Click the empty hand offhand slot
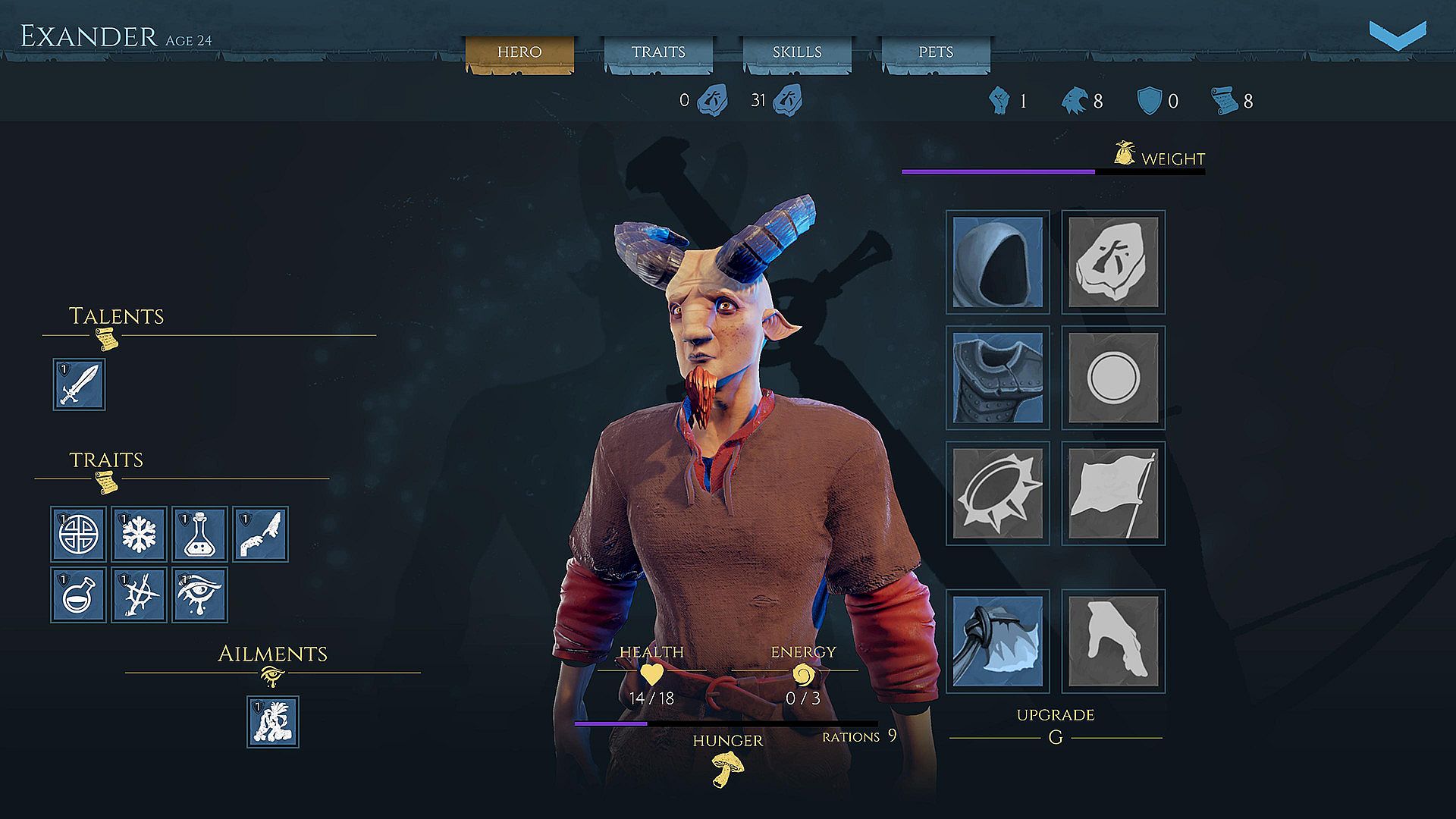Screen dimensions: 1456x819 (x=1112, y=641)
